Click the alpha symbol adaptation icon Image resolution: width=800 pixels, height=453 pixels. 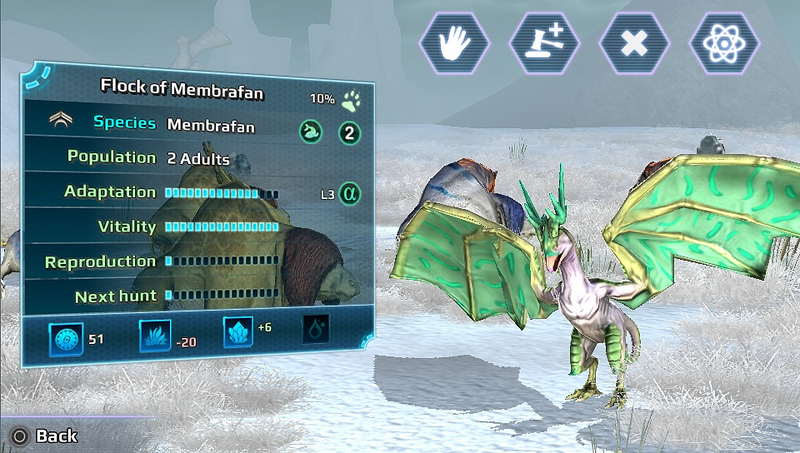point(349,193)
